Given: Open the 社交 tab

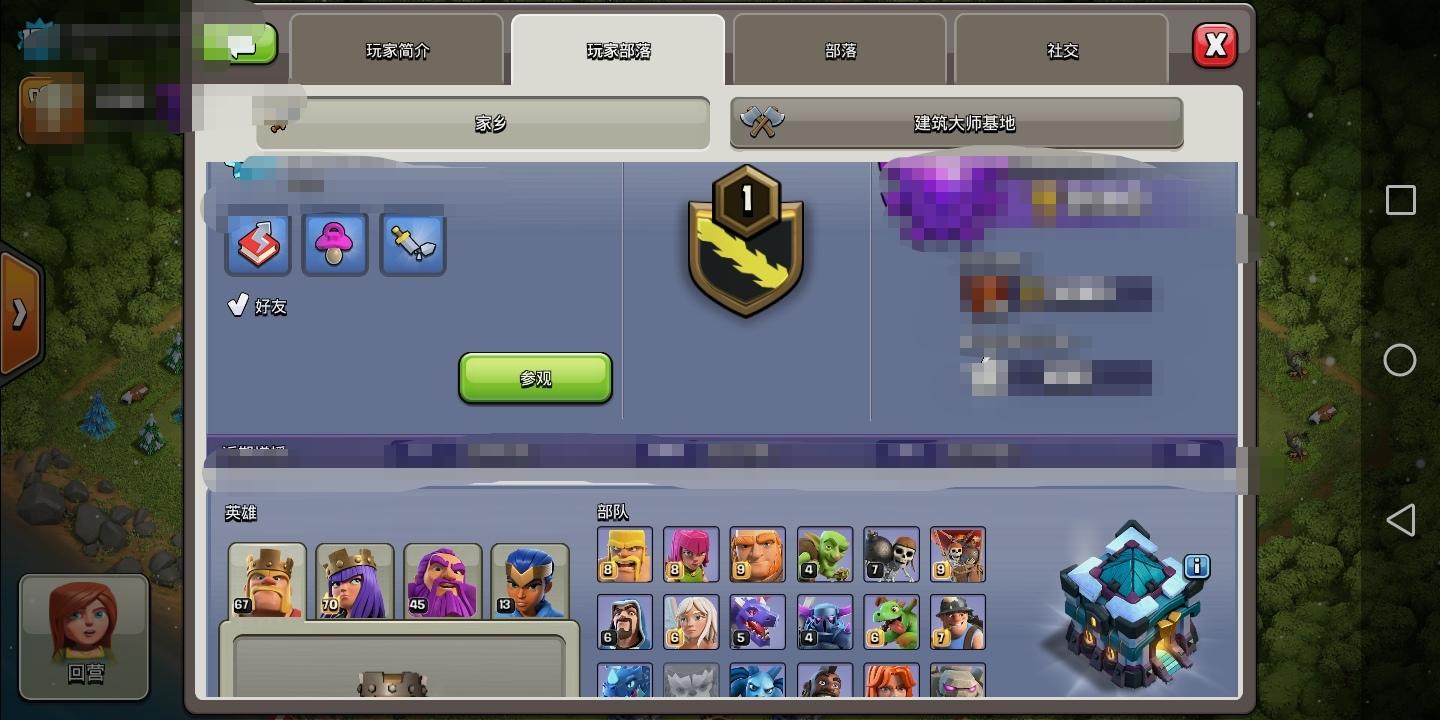Looking at the screenshot, I should (1061, 51).
